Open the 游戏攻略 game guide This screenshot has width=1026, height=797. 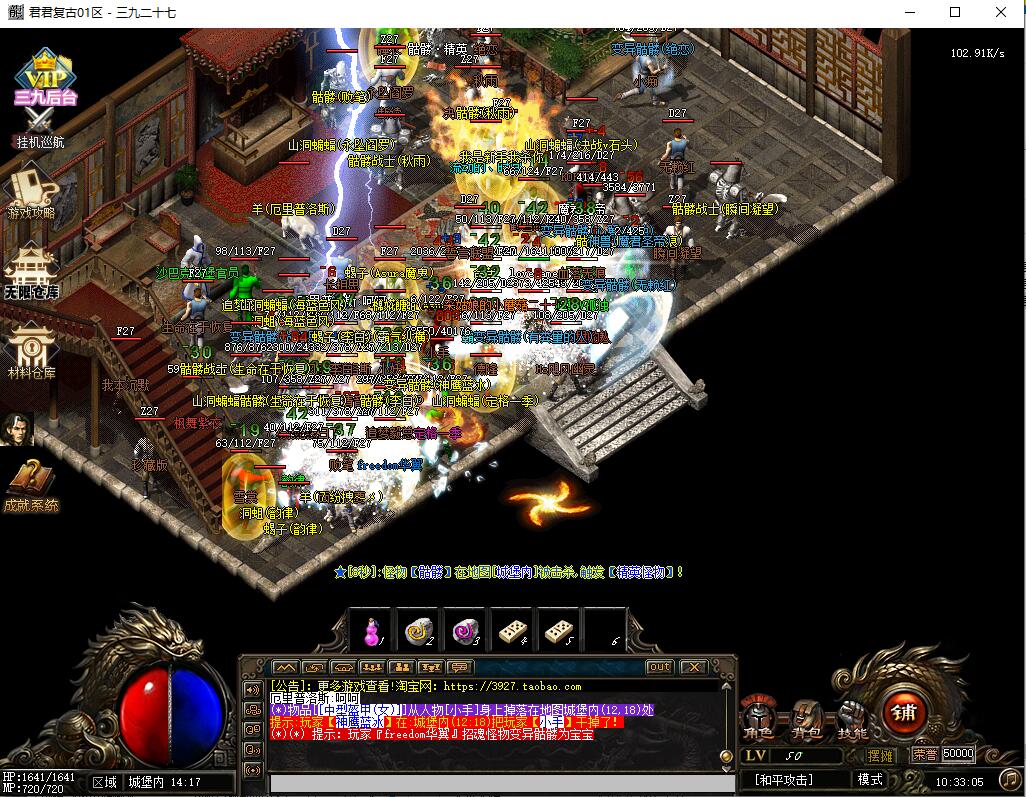pos(32,193)
